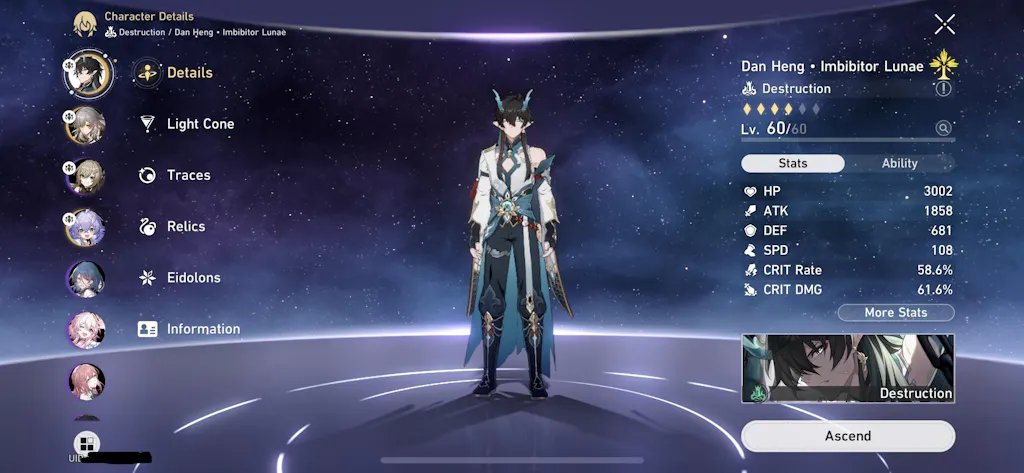Tap the Ascend button

(848, 436)
